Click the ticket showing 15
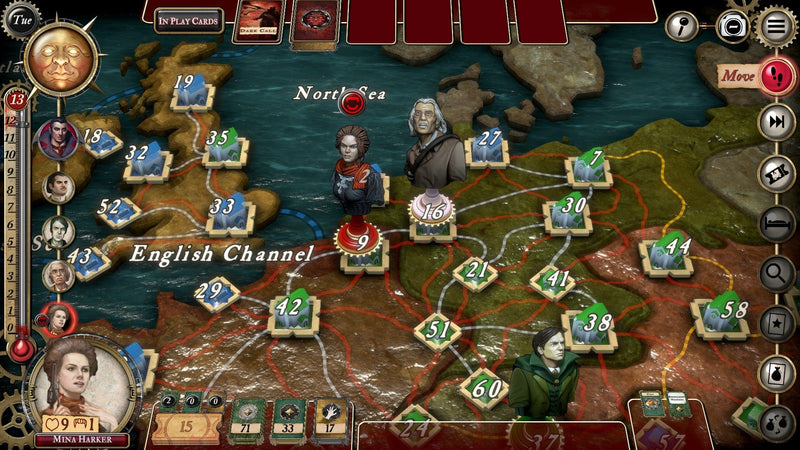The width and height of the screenshot is (800, 450). [x=185, y=426]
